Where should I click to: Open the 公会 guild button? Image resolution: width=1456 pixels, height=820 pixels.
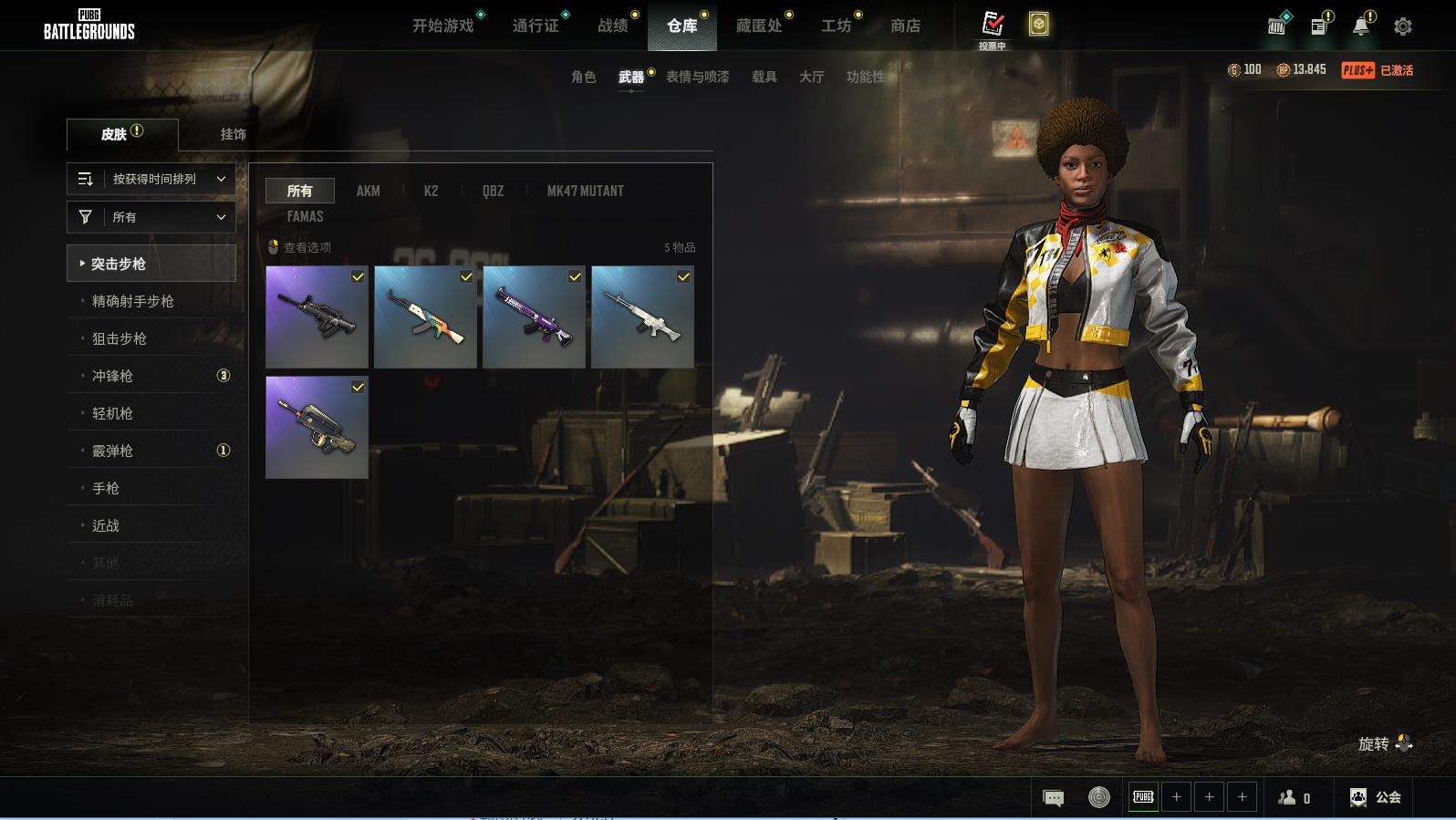[1376, 797]
